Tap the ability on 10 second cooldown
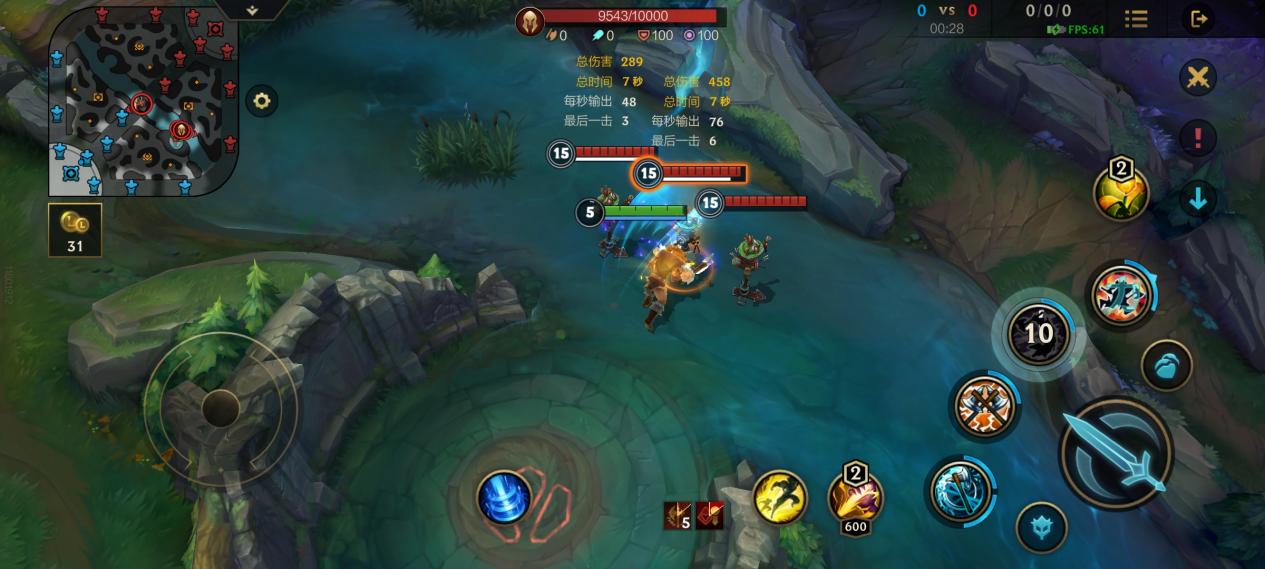The image size is (1265, 569). 1039,333
